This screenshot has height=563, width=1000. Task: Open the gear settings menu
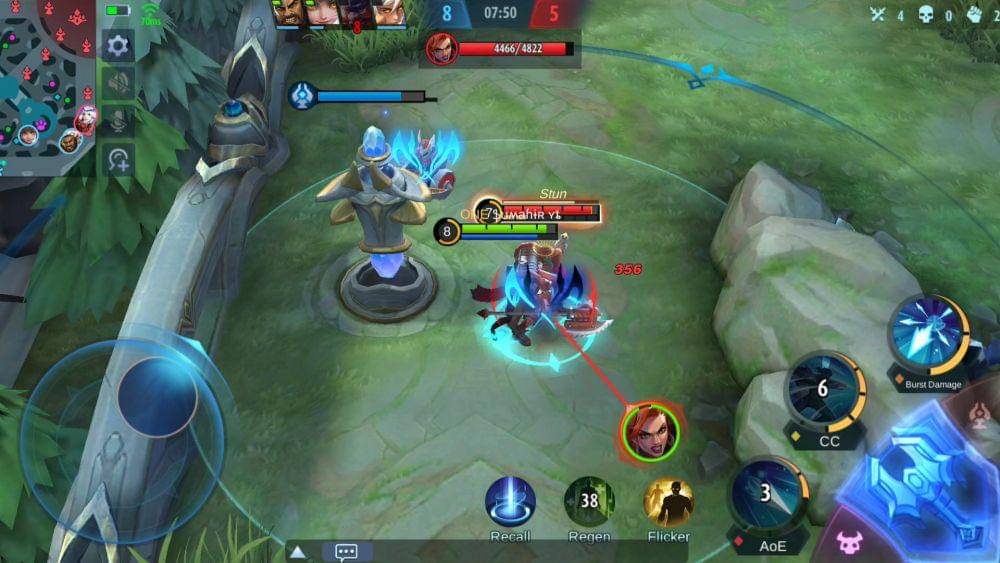(x=118, y=45)
